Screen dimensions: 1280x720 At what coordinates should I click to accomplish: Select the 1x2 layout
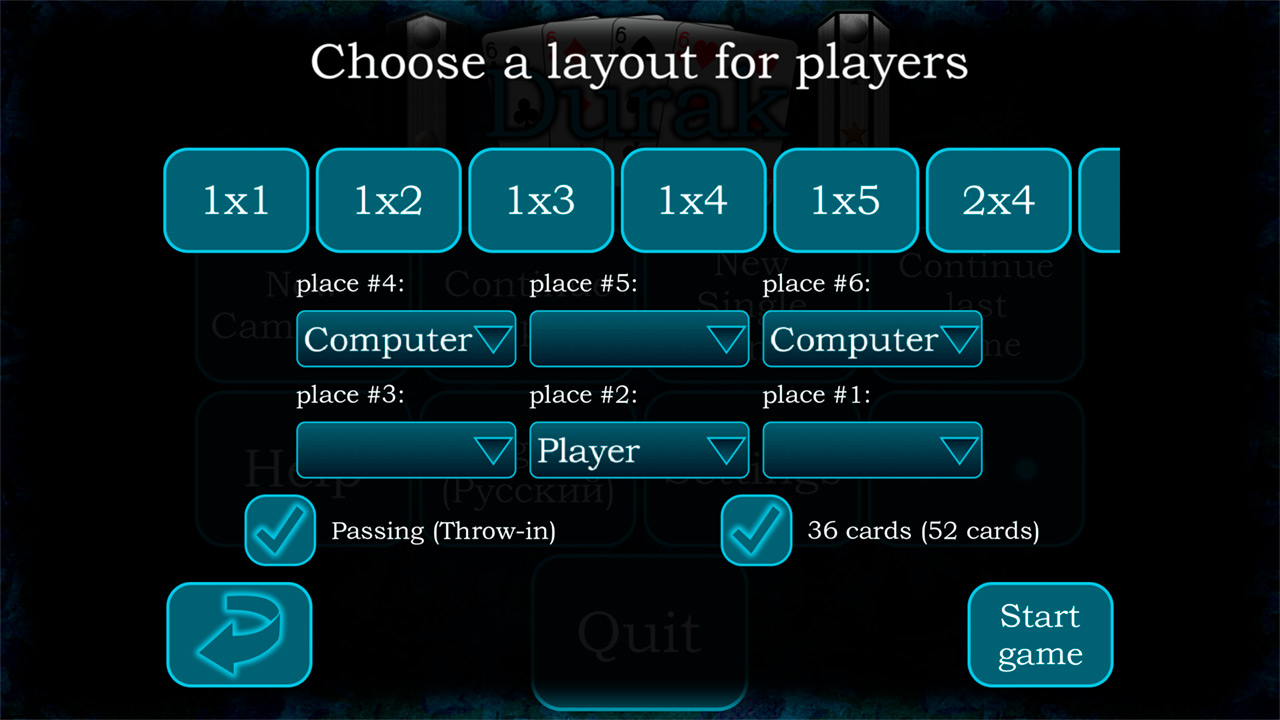pyautogui.click(x=389, y=200)
